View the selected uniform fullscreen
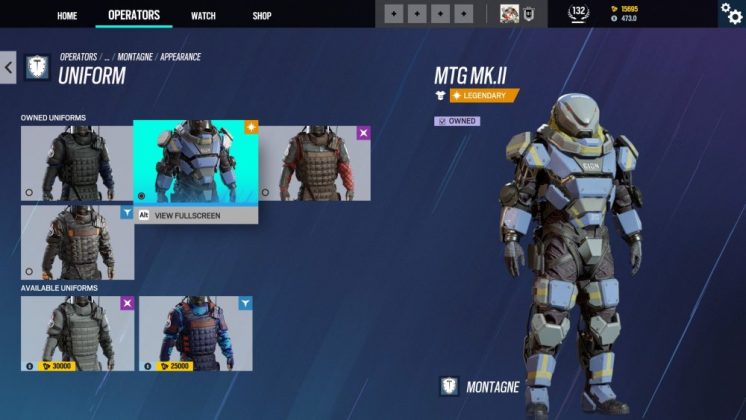746x420 pixels. 186,215
